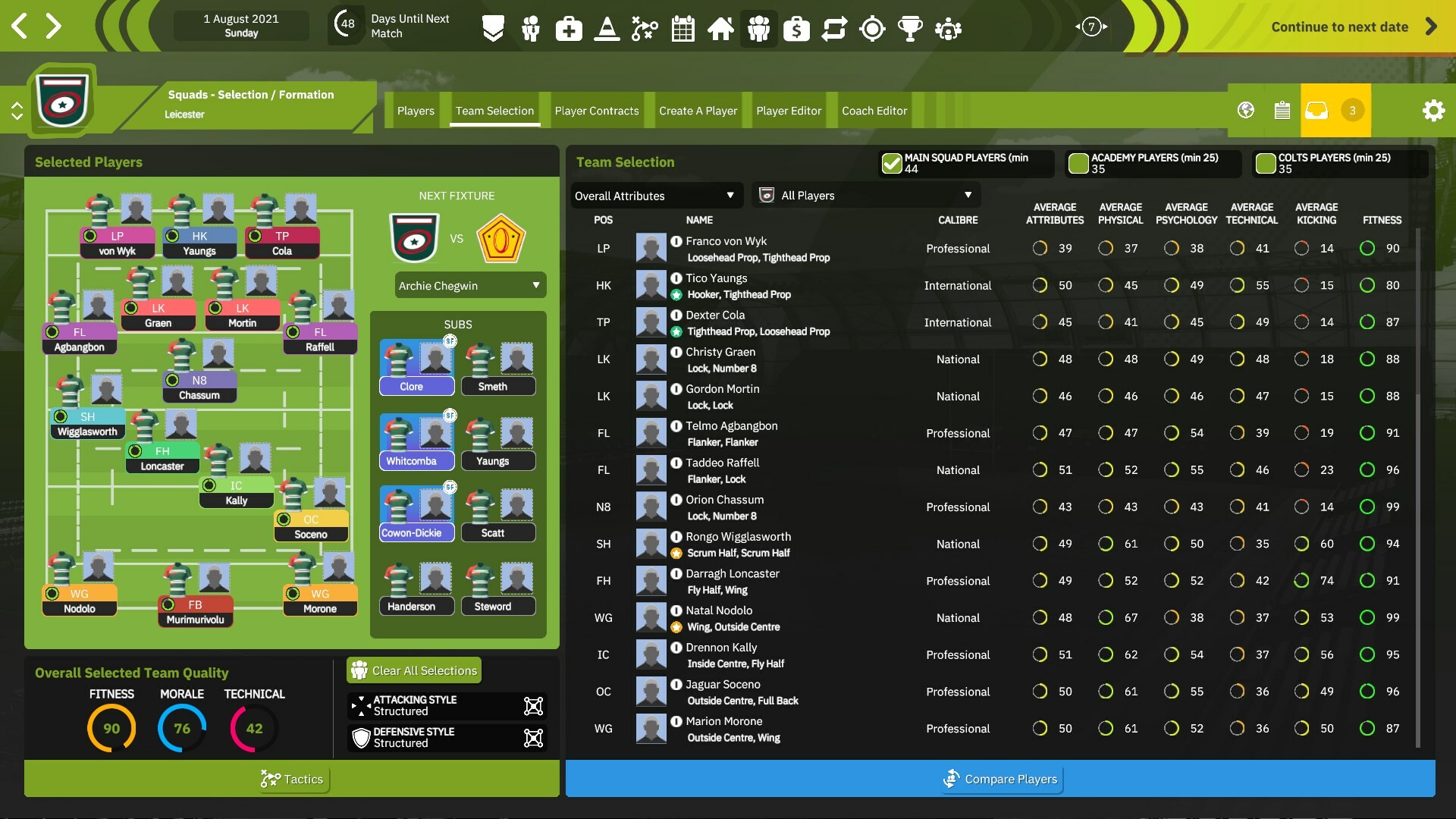Open the medical centre icon
Image resolution: width=1456 pixels, height=819 pixels.
(569, 28)
